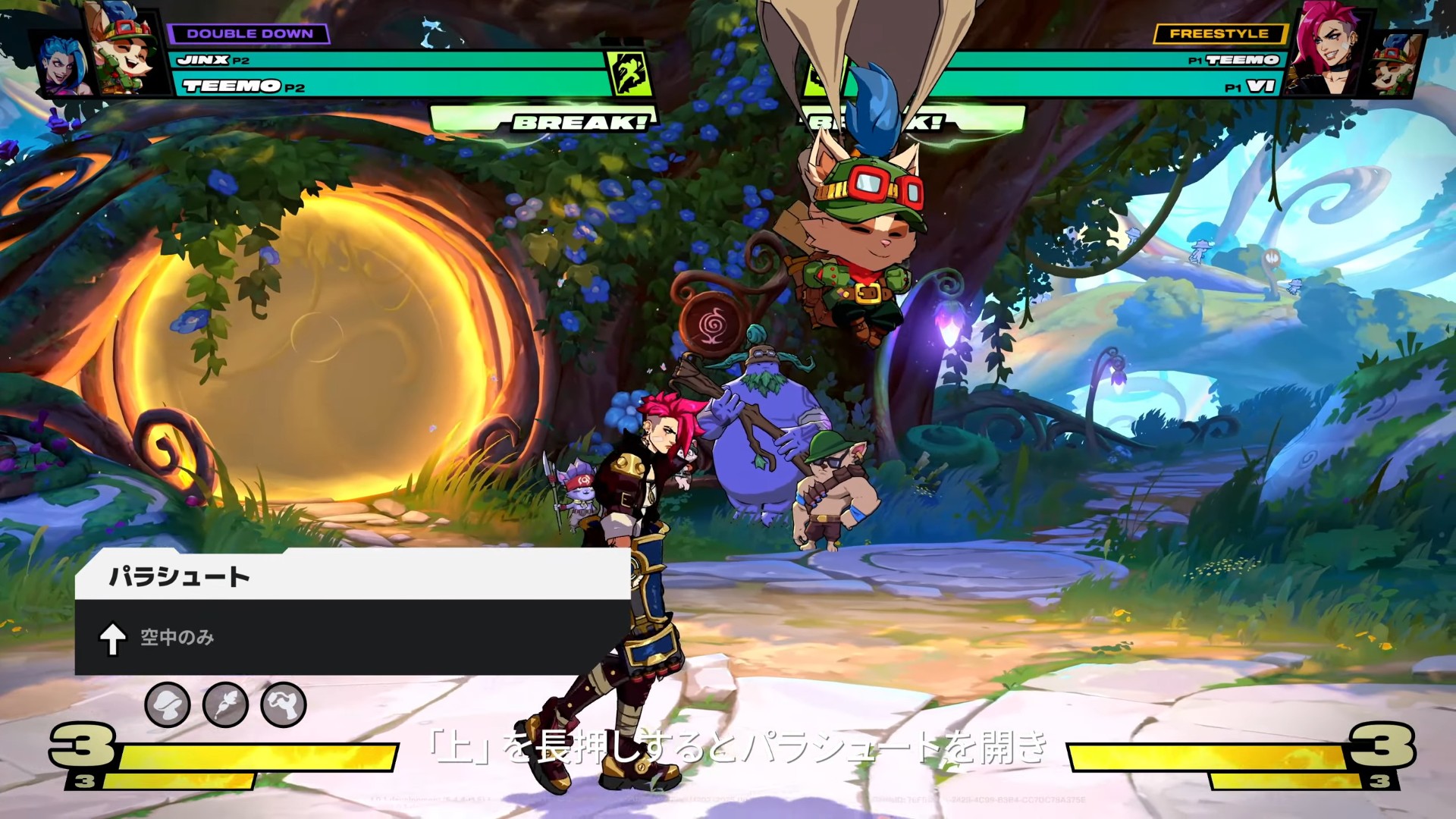The image size is (1456, 819).
Task: Select the feather dart move icon
Action: pyautogui.click(x=226, y=704)
